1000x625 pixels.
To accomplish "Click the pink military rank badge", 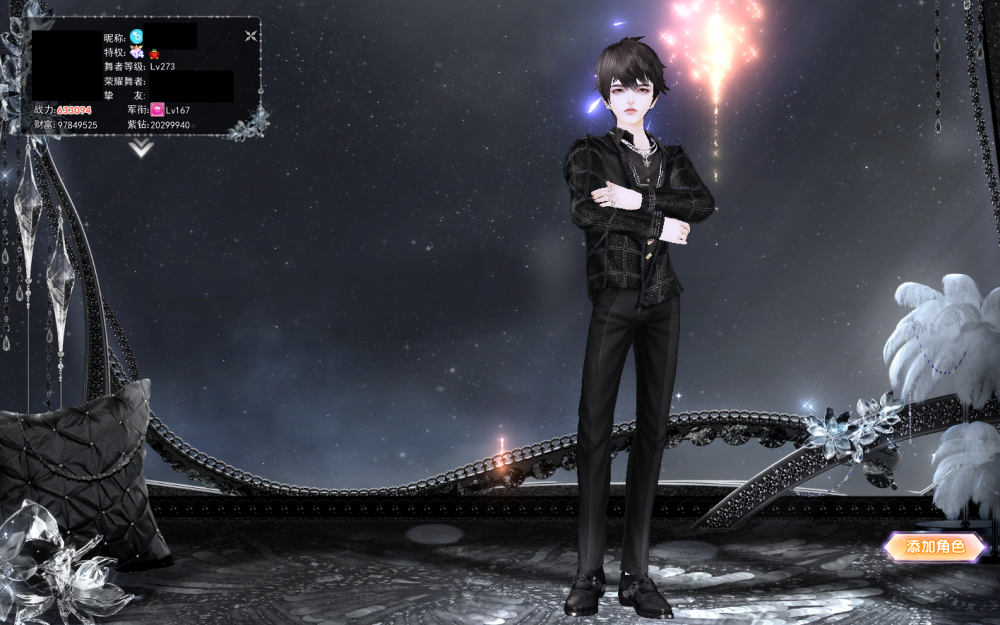I will click(157, 109).
